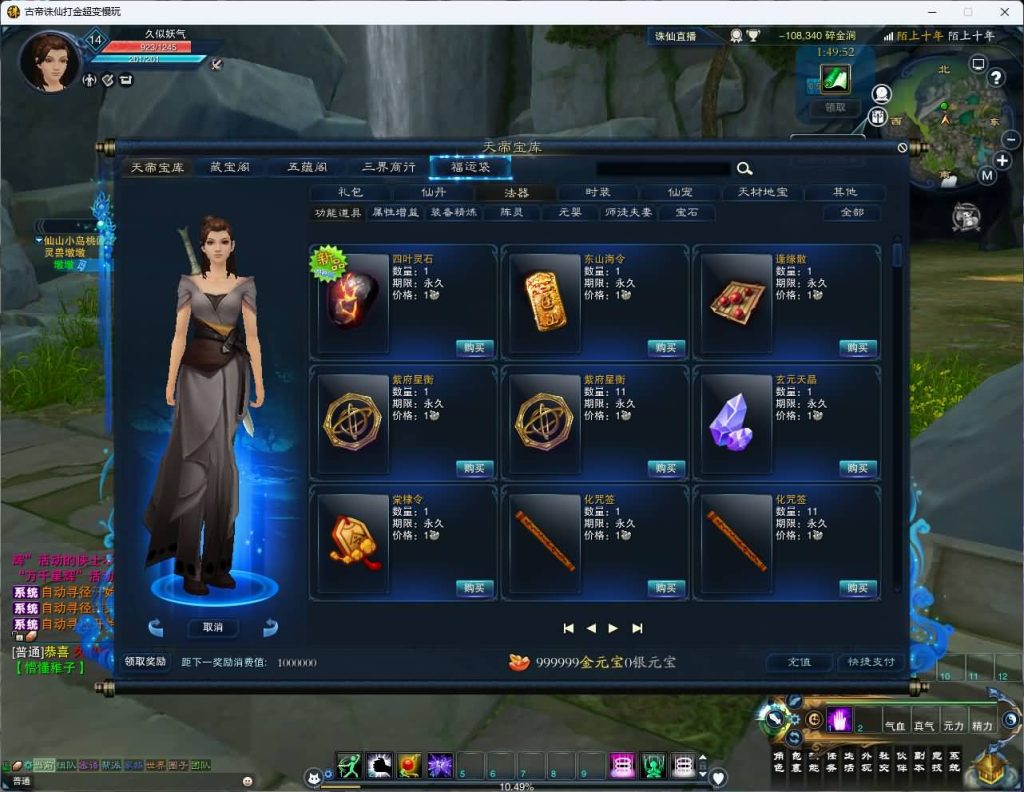Claim reward with 领取奖励 button
Image resolution: width=1024 pixels, height=792 pixels.
pos(145,662)
